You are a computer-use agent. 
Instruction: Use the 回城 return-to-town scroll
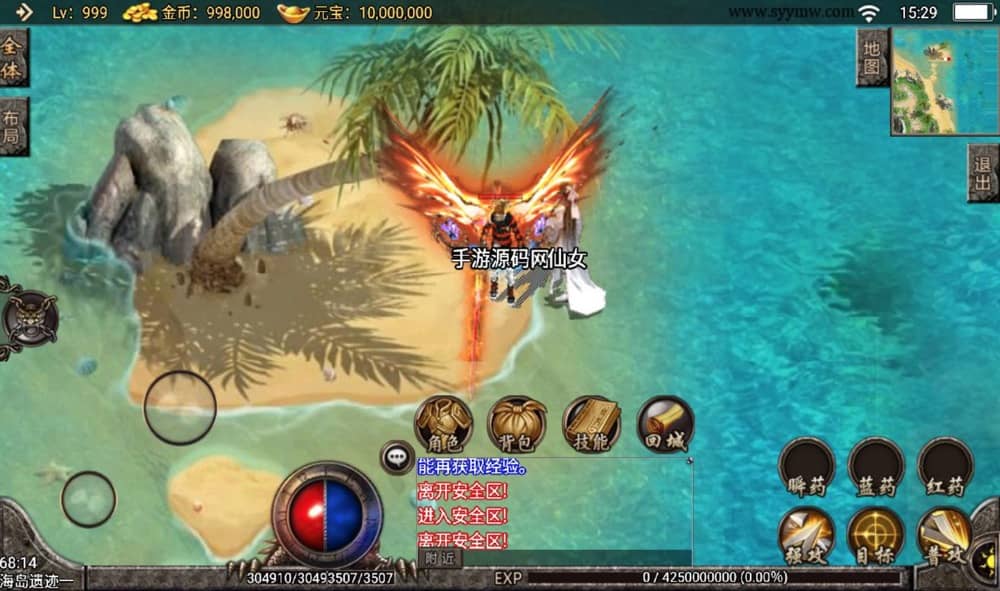[x=665, y=423]
